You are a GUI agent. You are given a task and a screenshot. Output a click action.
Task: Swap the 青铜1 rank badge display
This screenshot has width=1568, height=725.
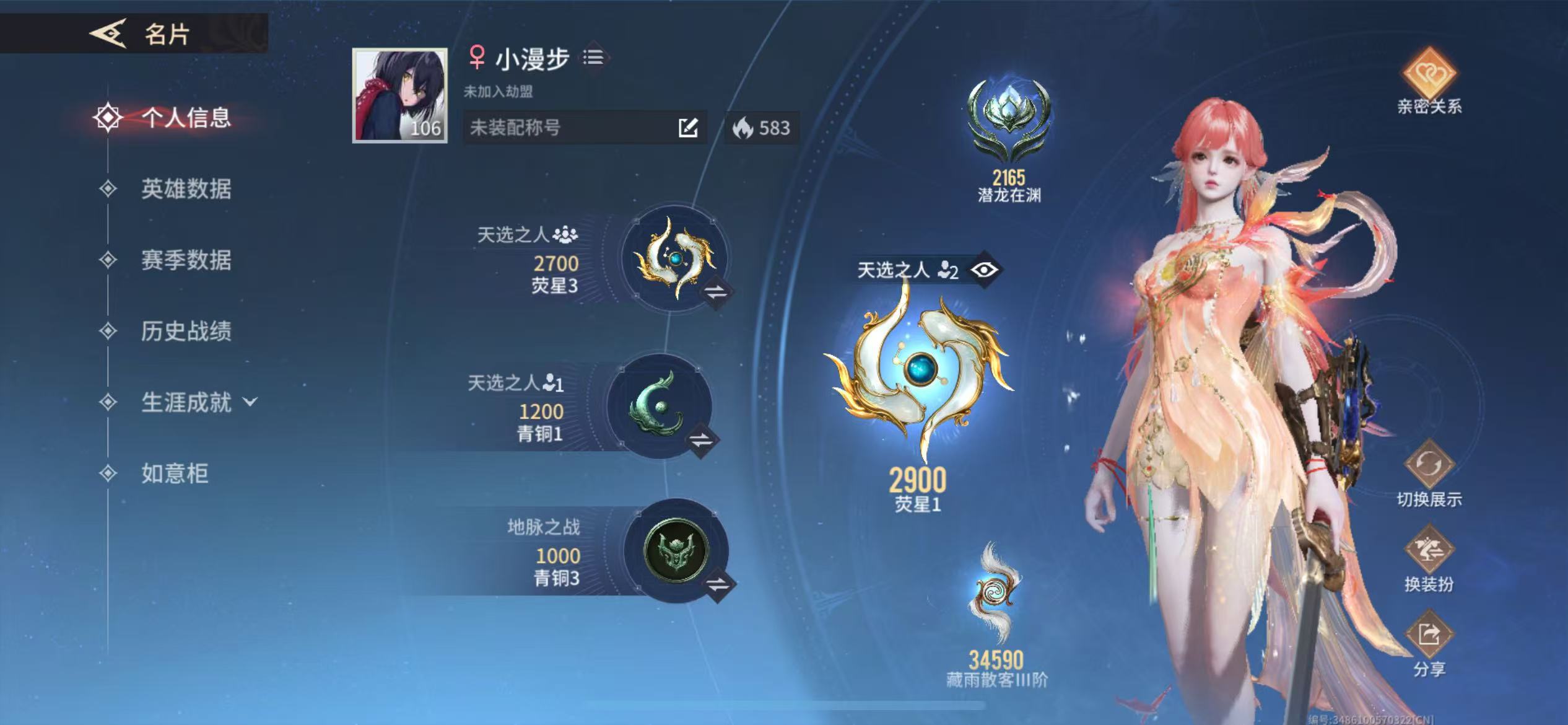[x=701, y=441]
